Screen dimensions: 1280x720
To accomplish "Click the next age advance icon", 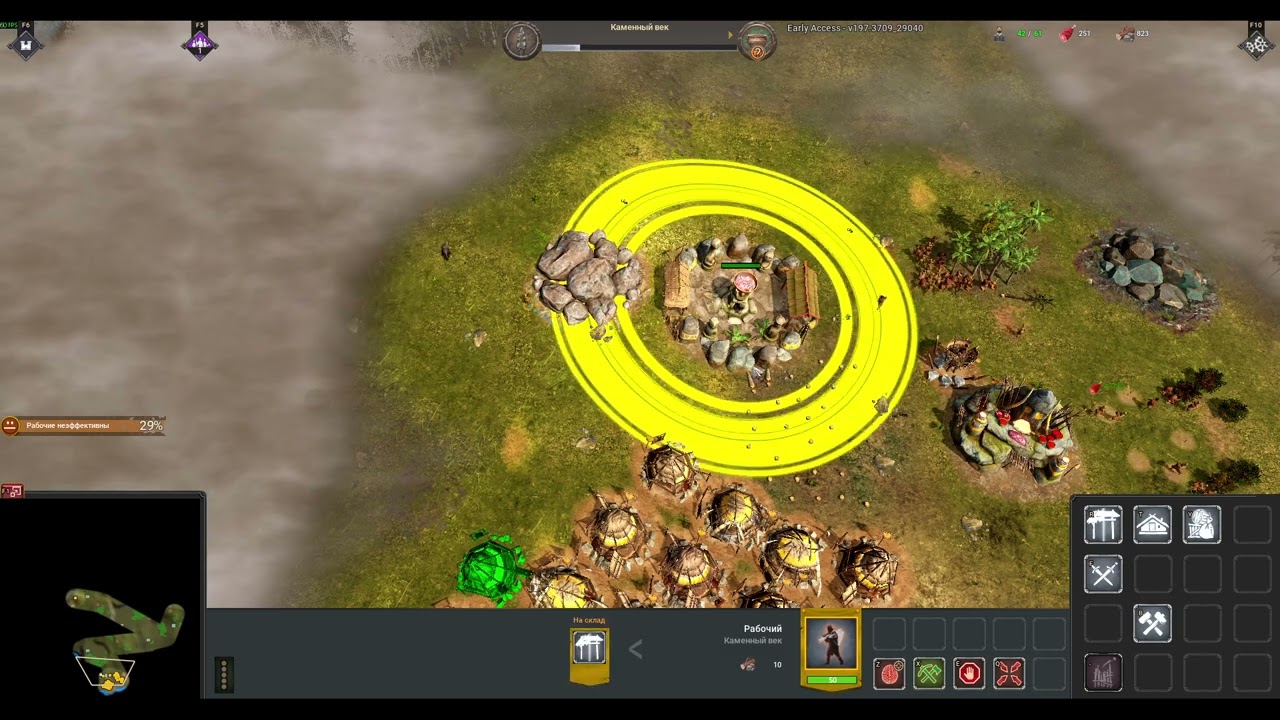I will pyautogui.click(x=757, y=42).
